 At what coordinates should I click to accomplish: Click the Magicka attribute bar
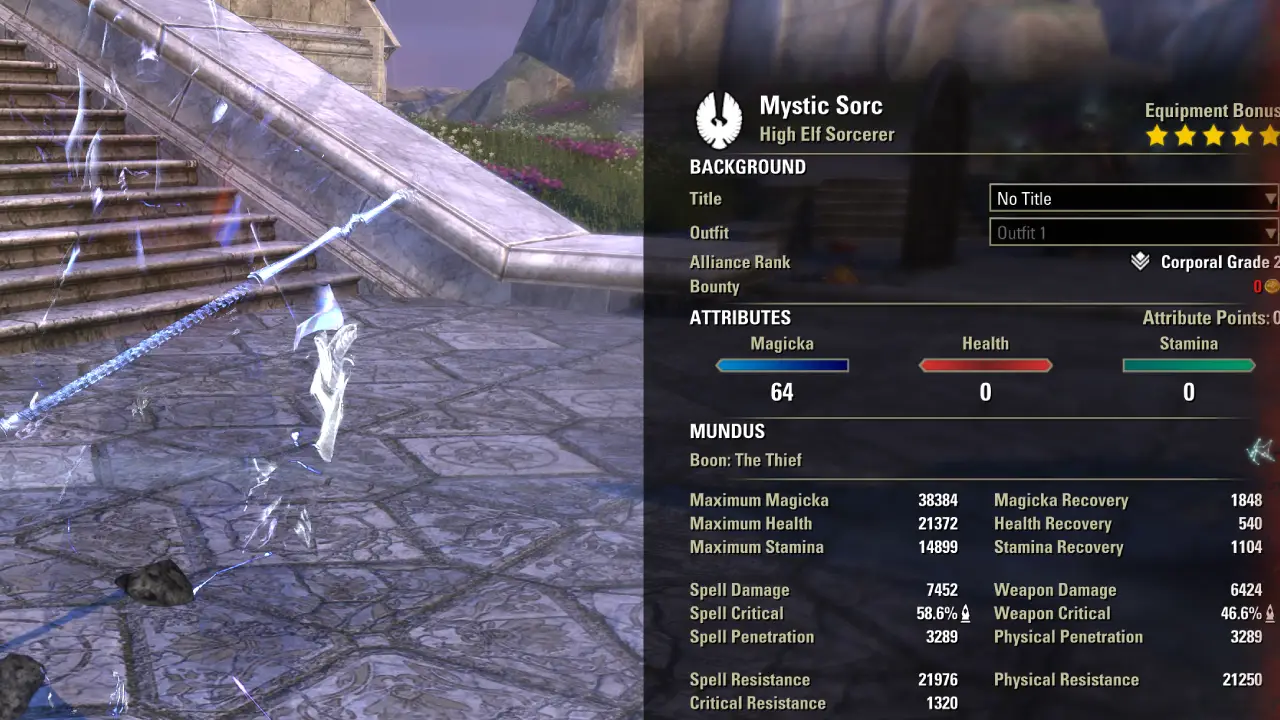pyautogui.click(x=782, y=366)
